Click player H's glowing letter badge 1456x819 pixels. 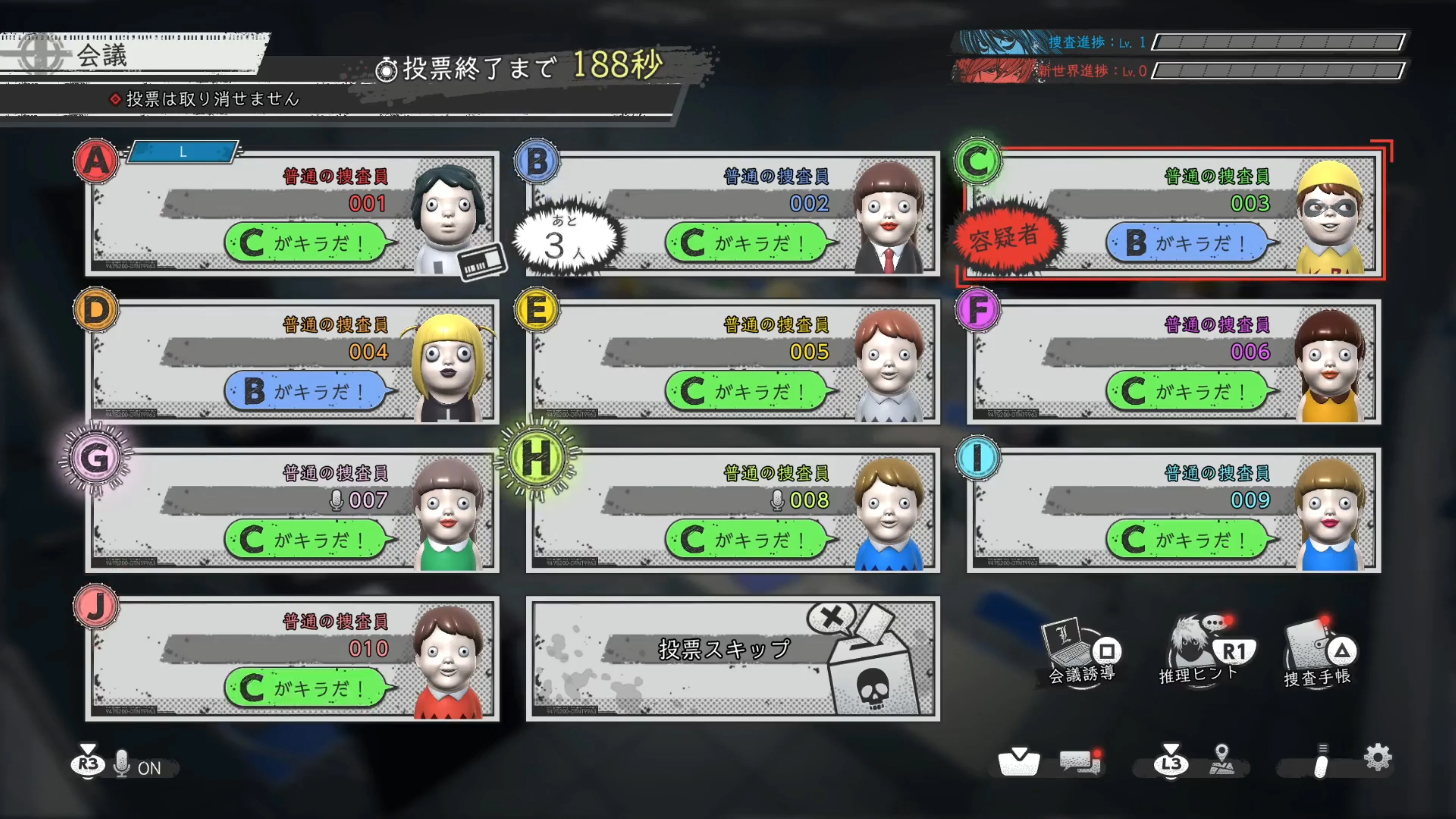(536, 458)
